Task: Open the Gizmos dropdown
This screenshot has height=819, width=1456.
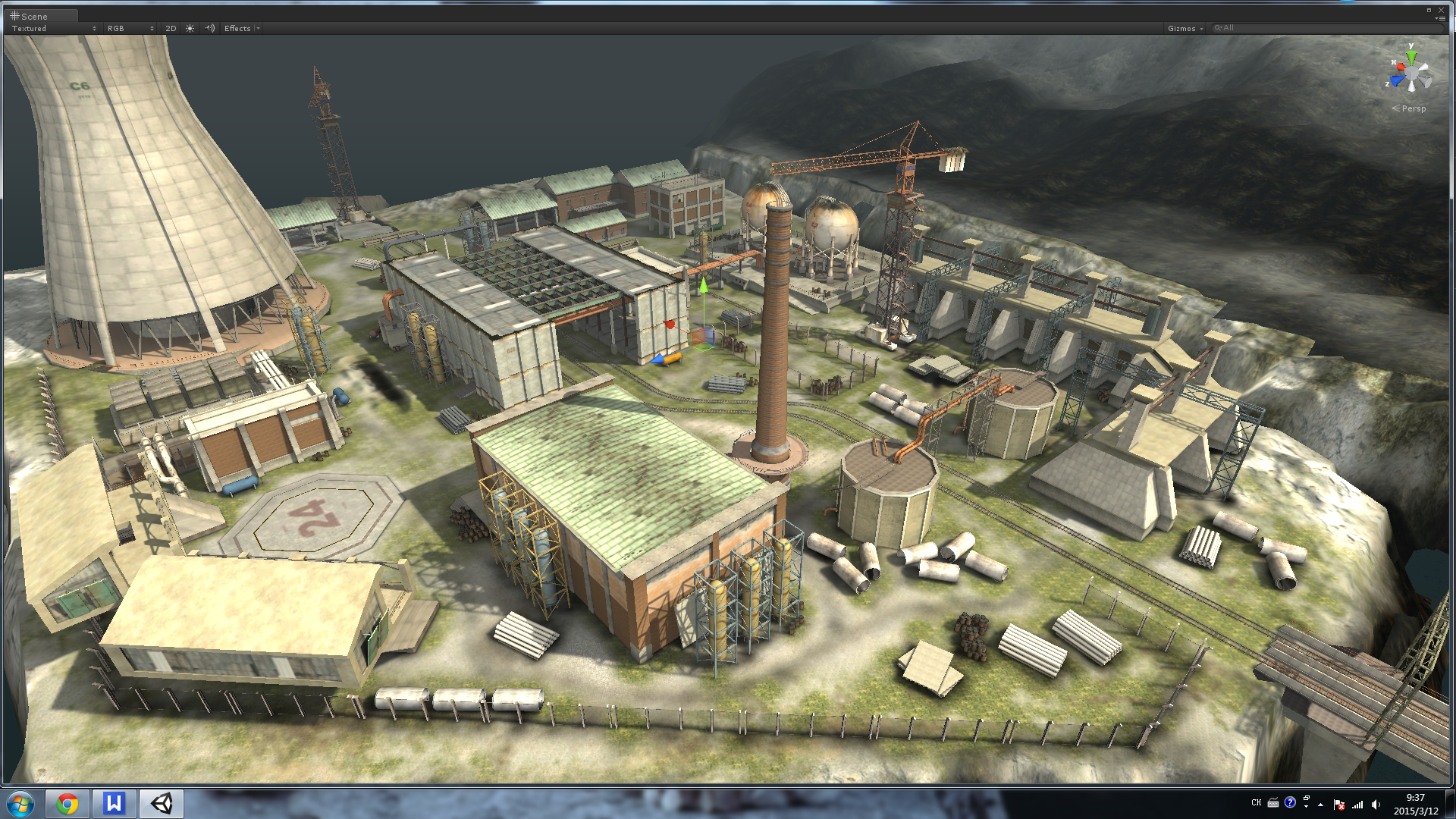Action: (x=1185, y=28)
